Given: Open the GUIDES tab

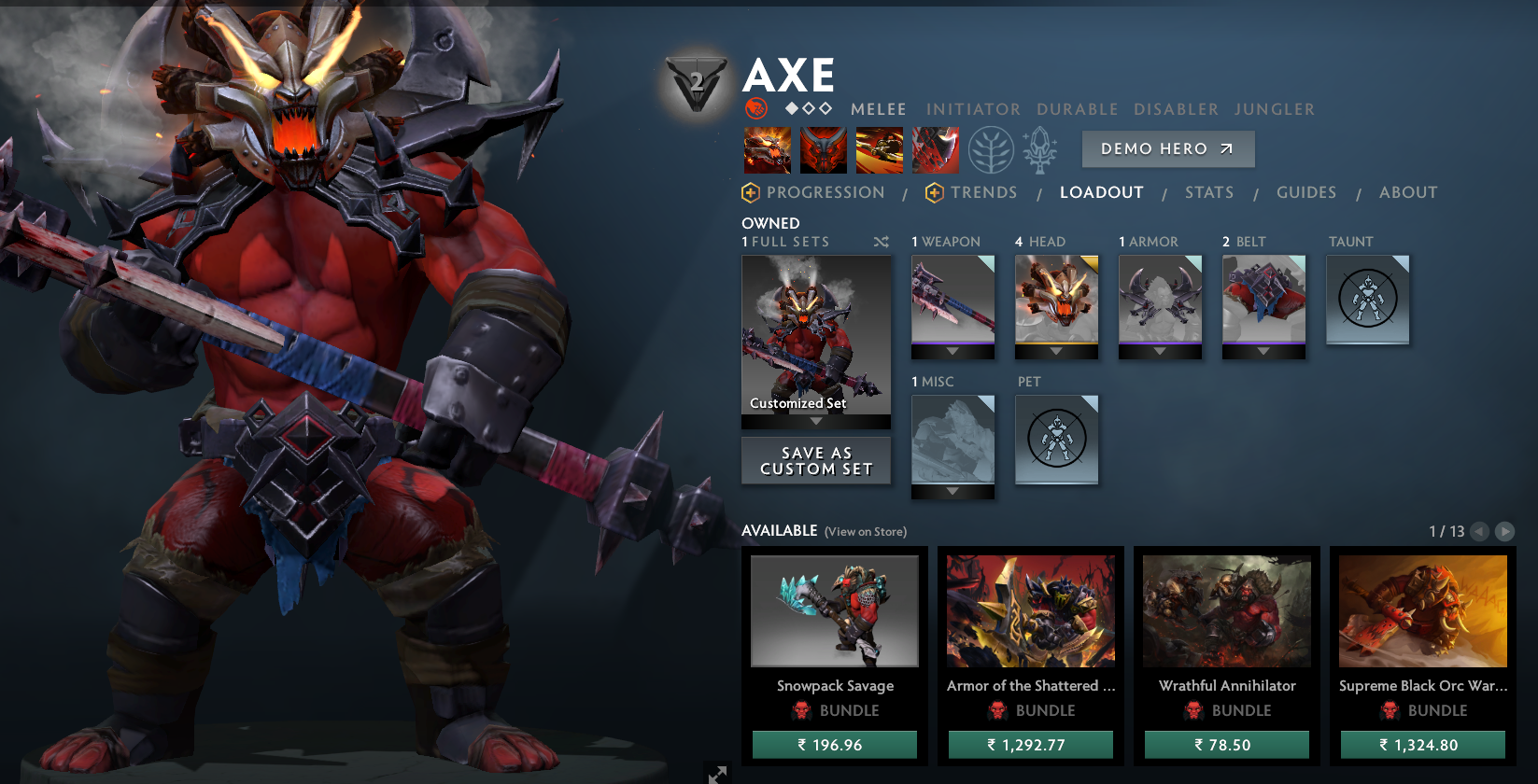Looking at the screenshot, I should click(x=1305, y=192).
